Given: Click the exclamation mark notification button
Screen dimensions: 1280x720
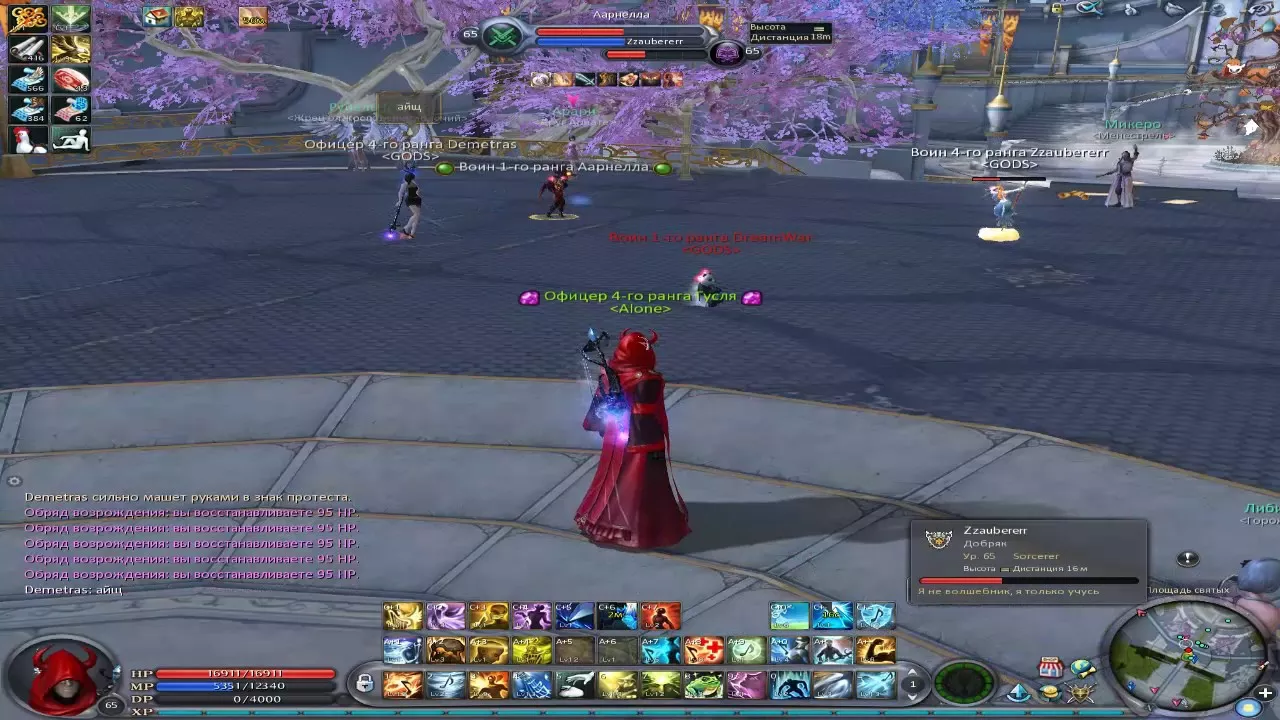Looking at the screenshot, I should (x=1187, y=559).
